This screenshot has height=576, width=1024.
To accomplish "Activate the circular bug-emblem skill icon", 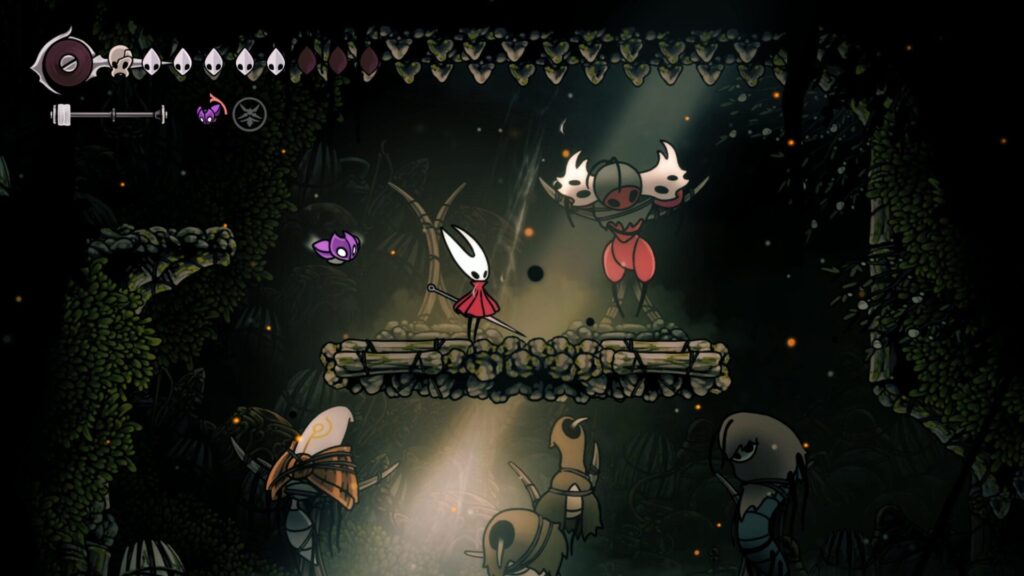I will click(249, 115).
